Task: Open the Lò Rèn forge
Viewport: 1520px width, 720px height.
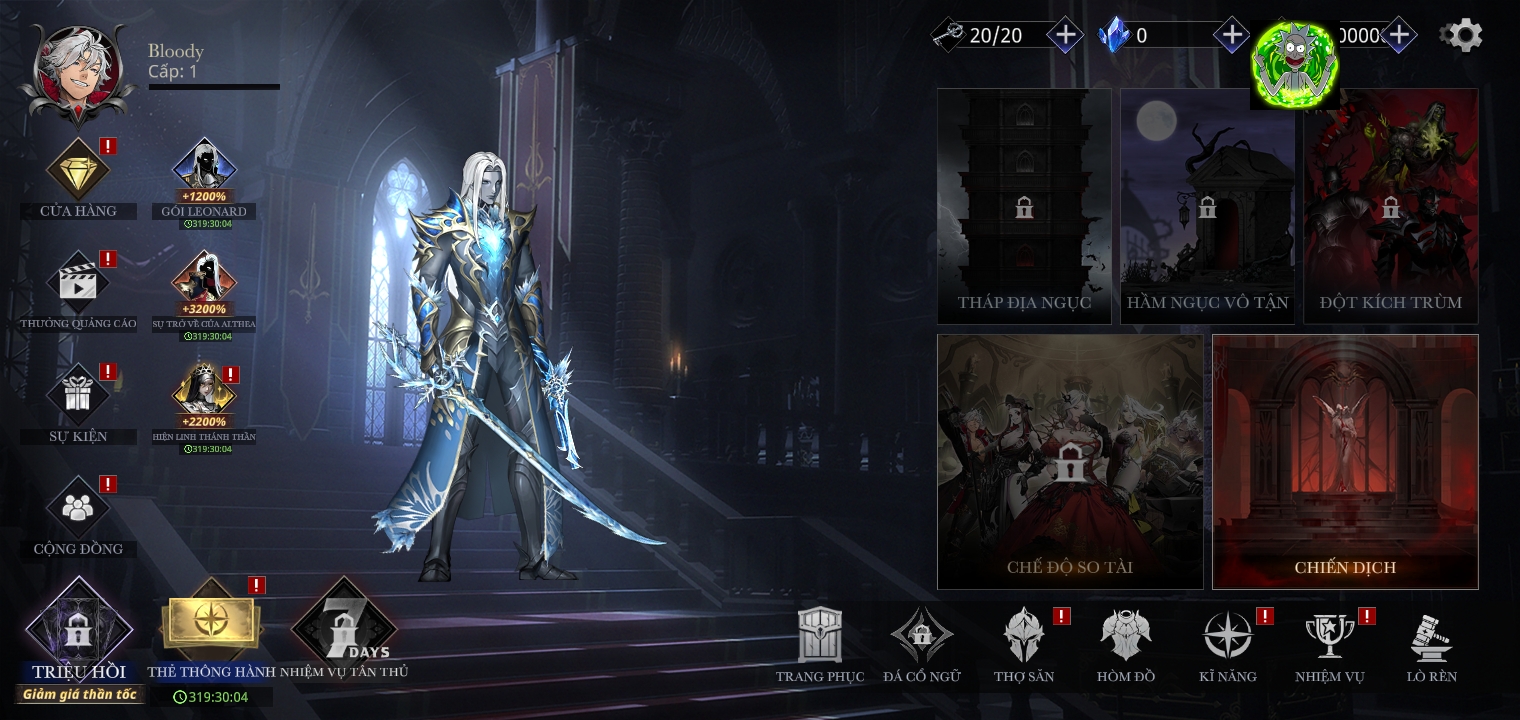Action: pyautogui.click(x=1431, y=639)
